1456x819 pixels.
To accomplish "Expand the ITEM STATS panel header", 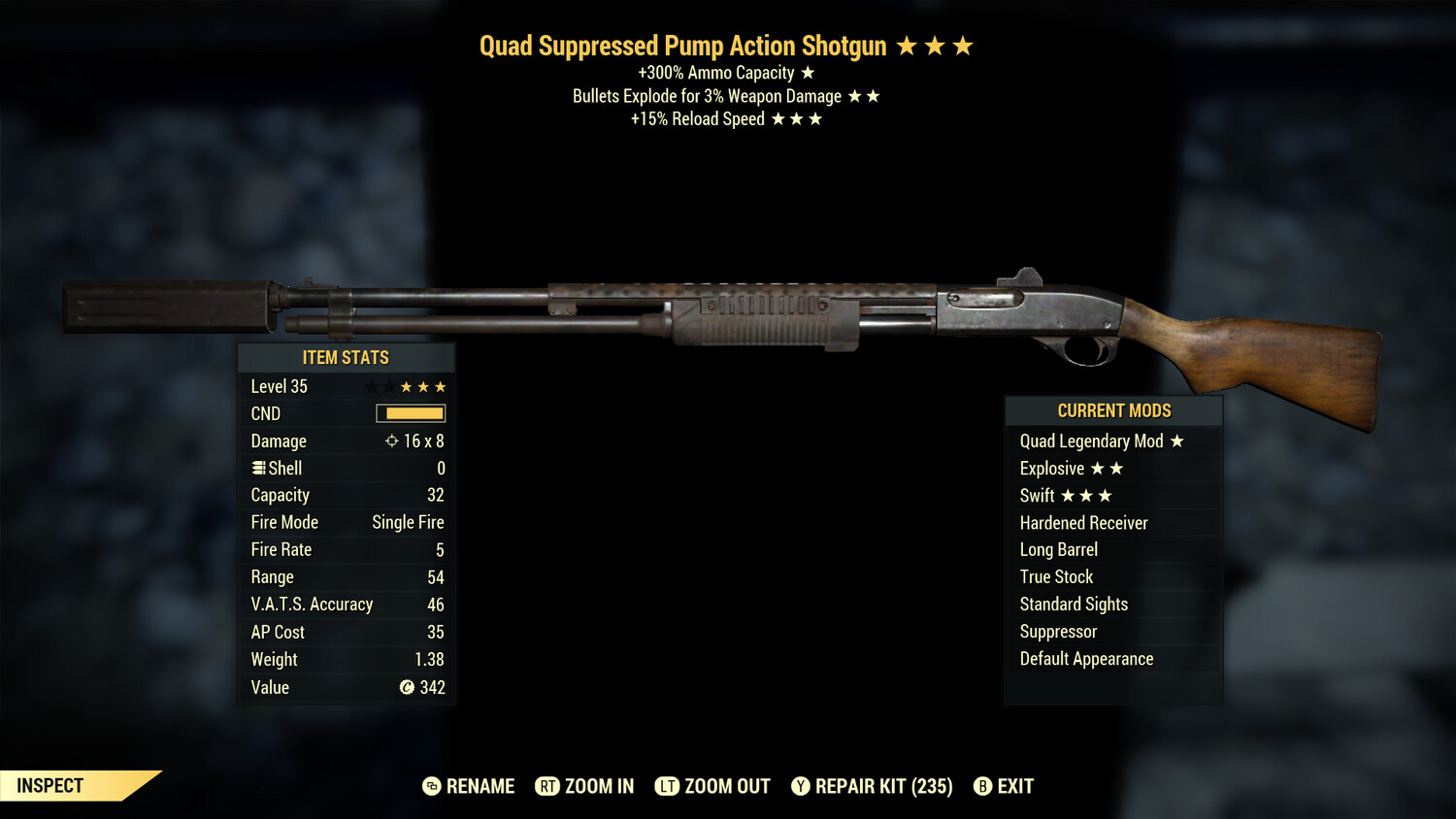I will (346, 357).
